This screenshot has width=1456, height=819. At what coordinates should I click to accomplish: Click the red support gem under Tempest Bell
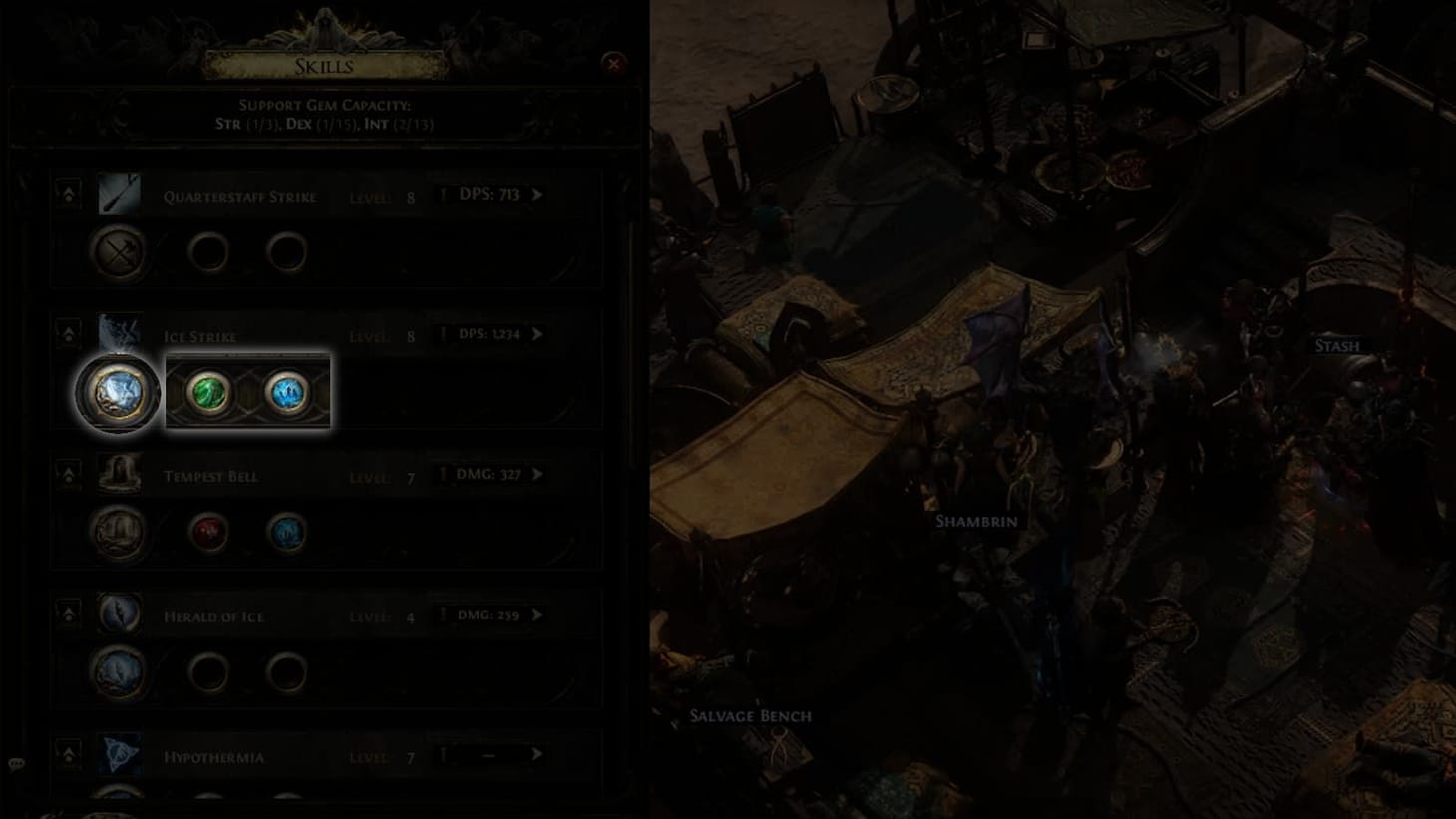[x=210, y=533]
